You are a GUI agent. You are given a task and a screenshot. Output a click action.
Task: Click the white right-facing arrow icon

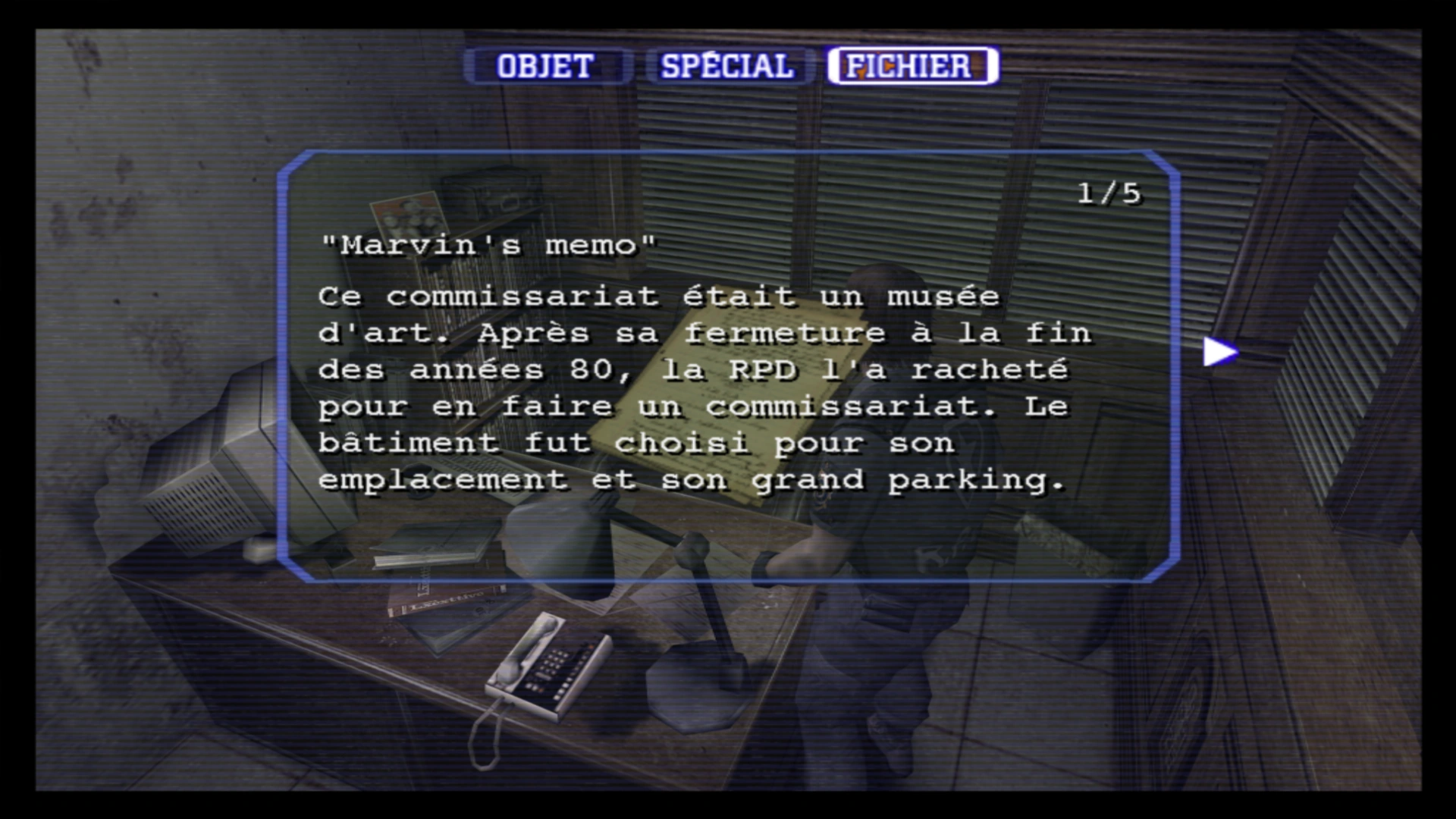(x=1218, y=350)
